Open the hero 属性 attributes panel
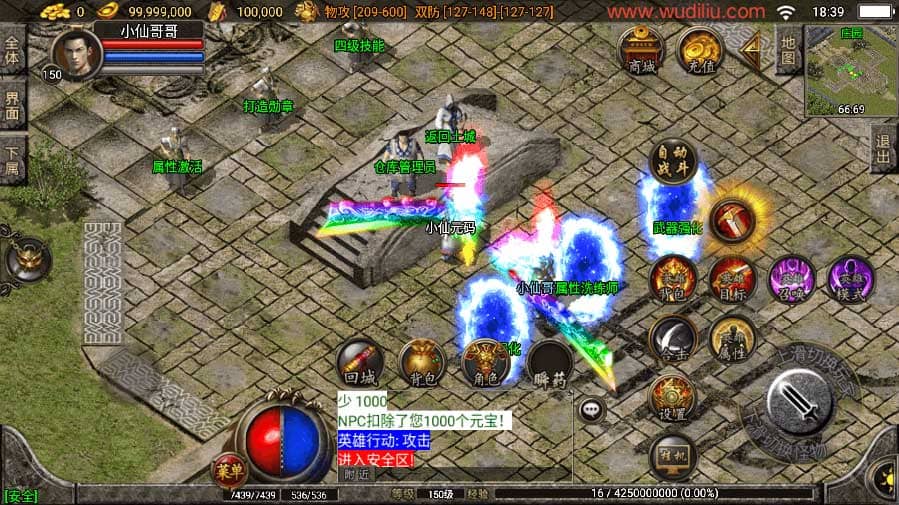 tap(732, 339)
